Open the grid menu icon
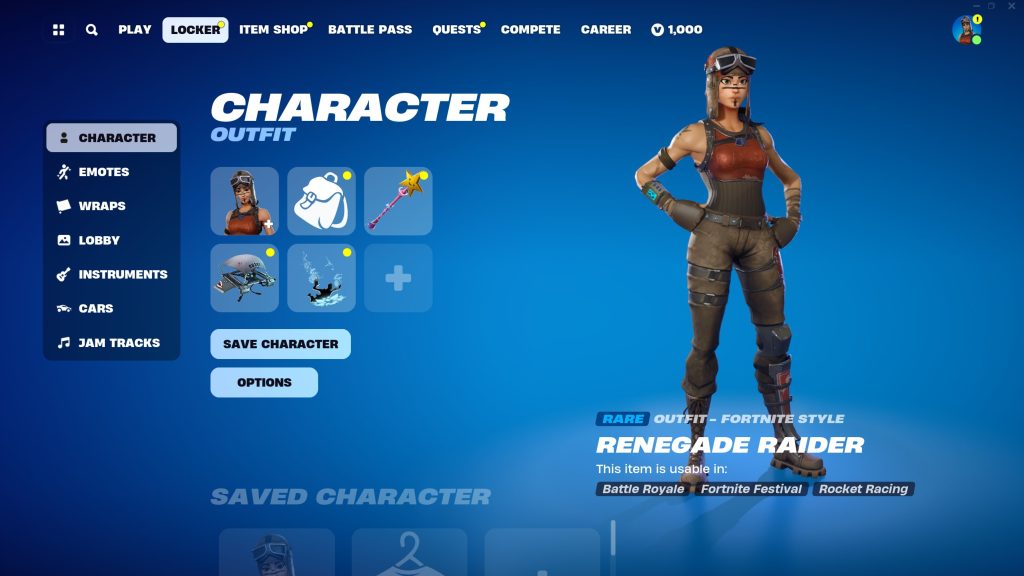This screenshot has width=1024, height=576. pyautogui.click(x=59, y=30)
